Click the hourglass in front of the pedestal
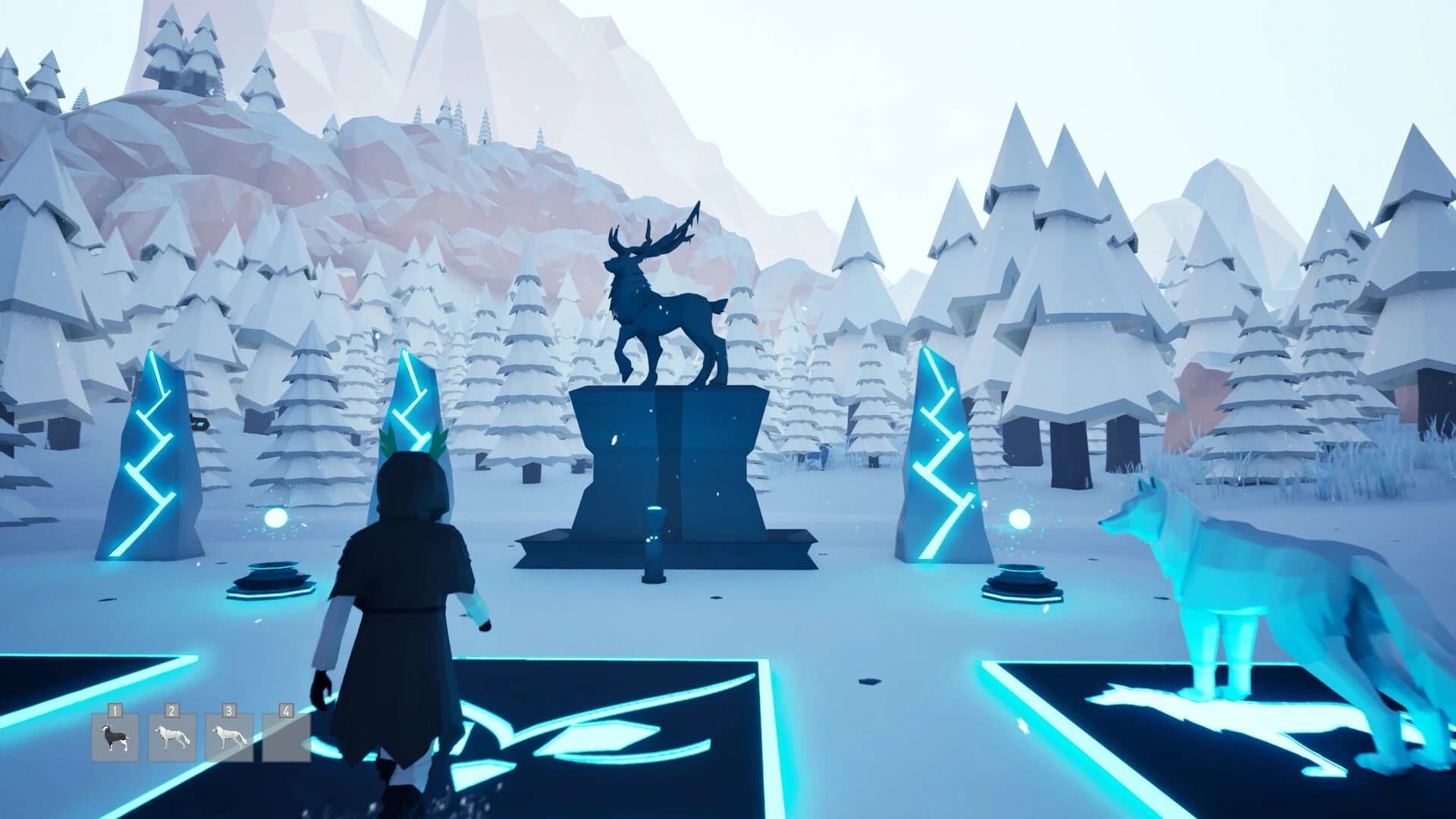Image resolution: width=1456 pixels, height=819 pixels. pos(654,538)
